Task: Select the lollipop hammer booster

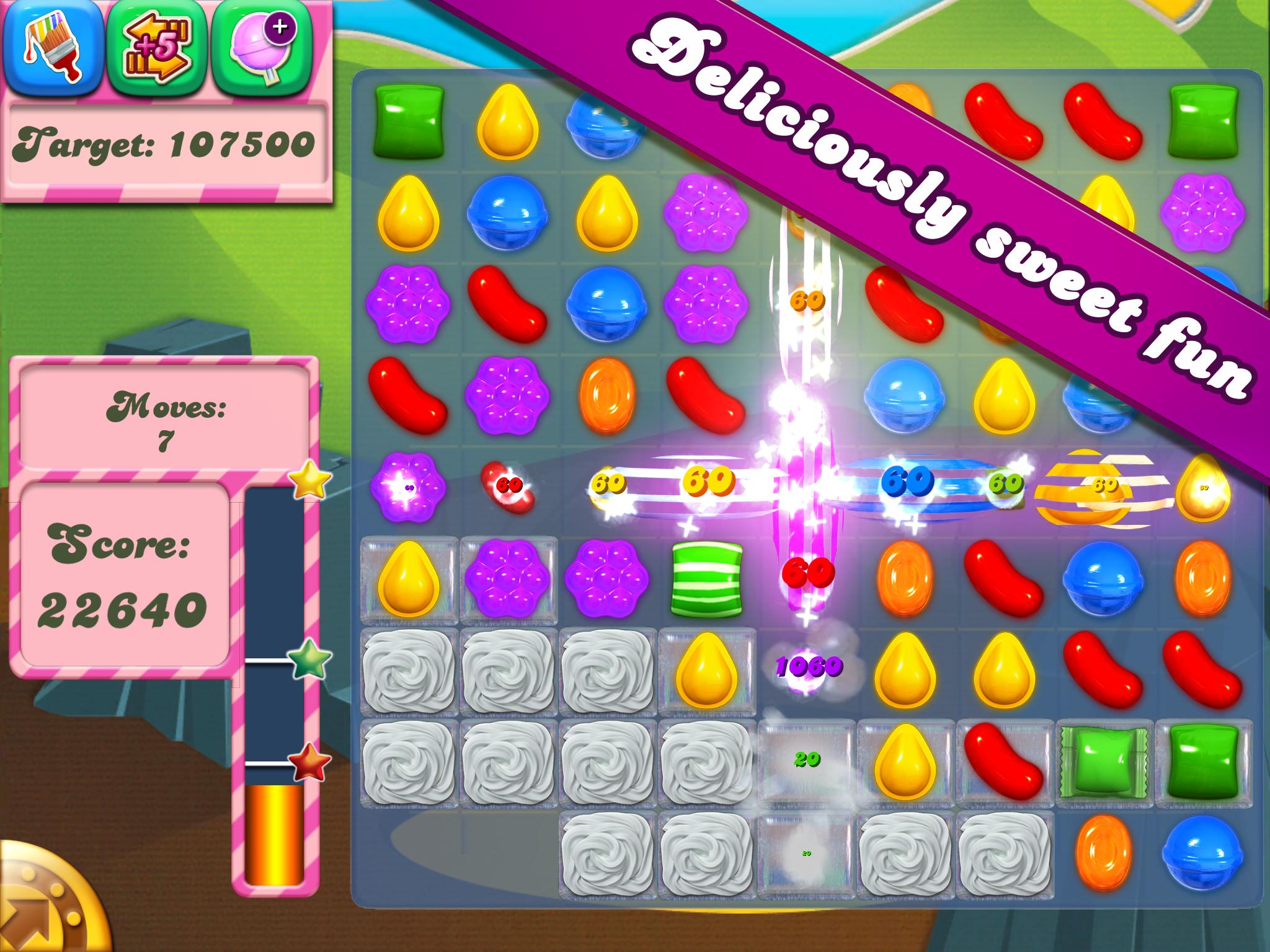Action: pos(260,46)
